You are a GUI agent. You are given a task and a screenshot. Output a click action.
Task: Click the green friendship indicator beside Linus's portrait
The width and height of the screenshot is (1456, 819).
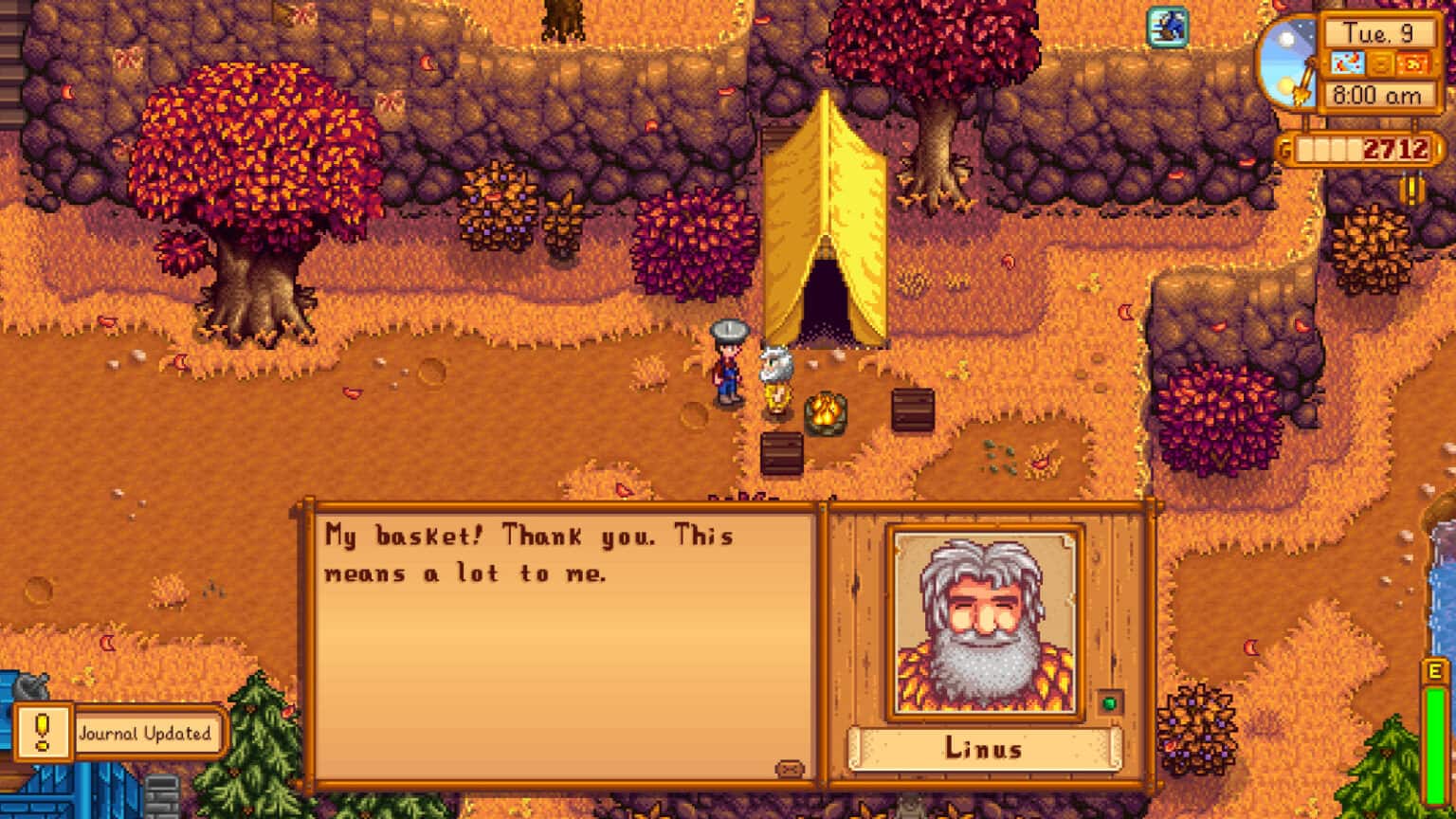[x=1107, y=703]
